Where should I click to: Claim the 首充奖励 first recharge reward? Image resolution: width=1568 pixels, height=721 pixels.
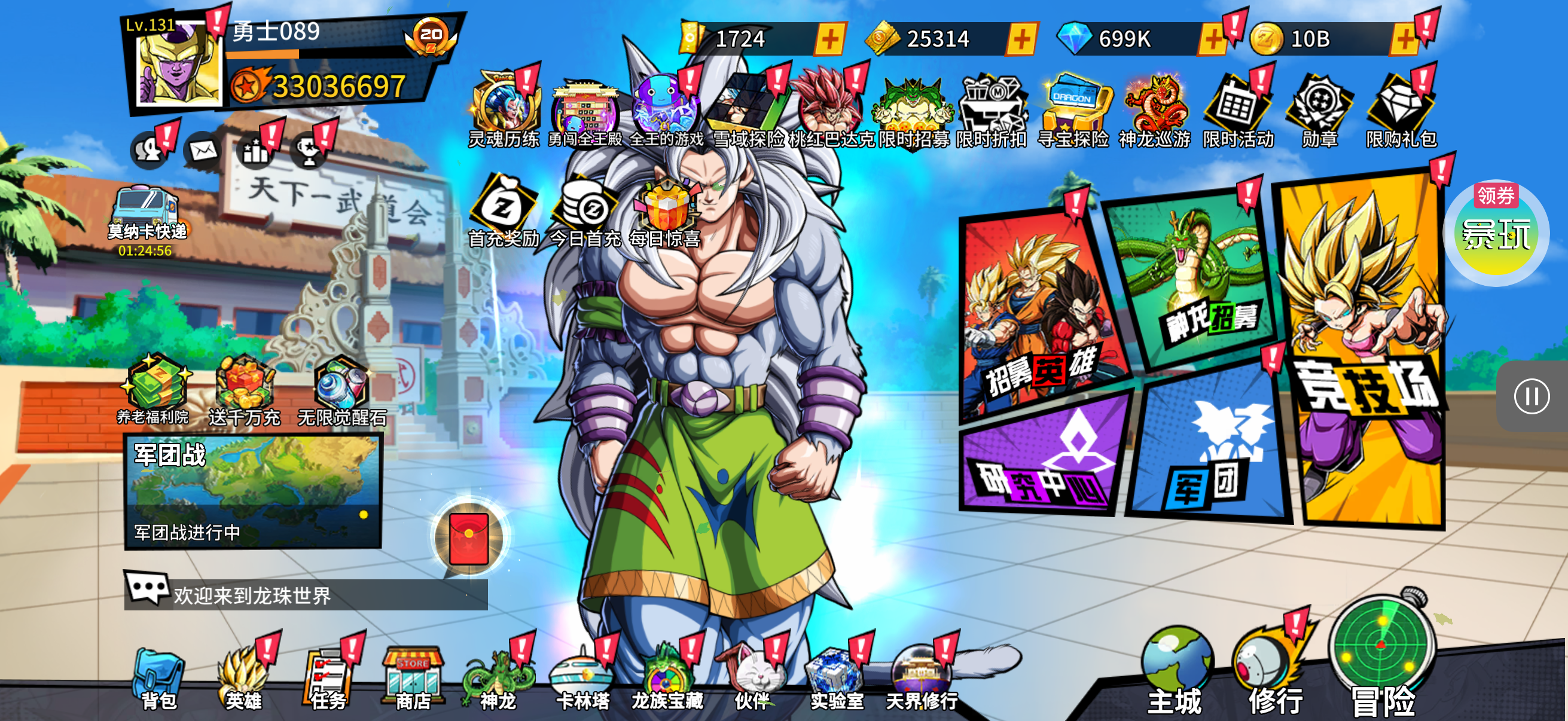tap(504, 211)
